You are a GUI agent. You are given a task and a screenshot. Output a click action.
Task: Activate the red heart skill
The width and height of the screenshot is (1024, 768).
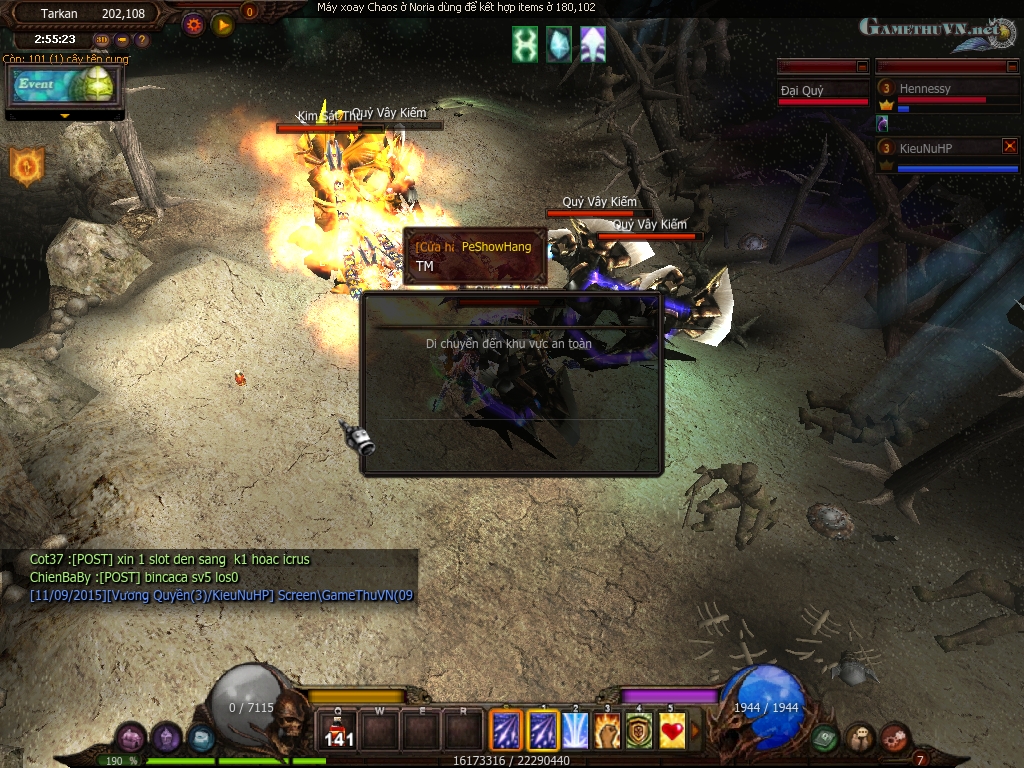pyautogui.click(x=672, y=732)
